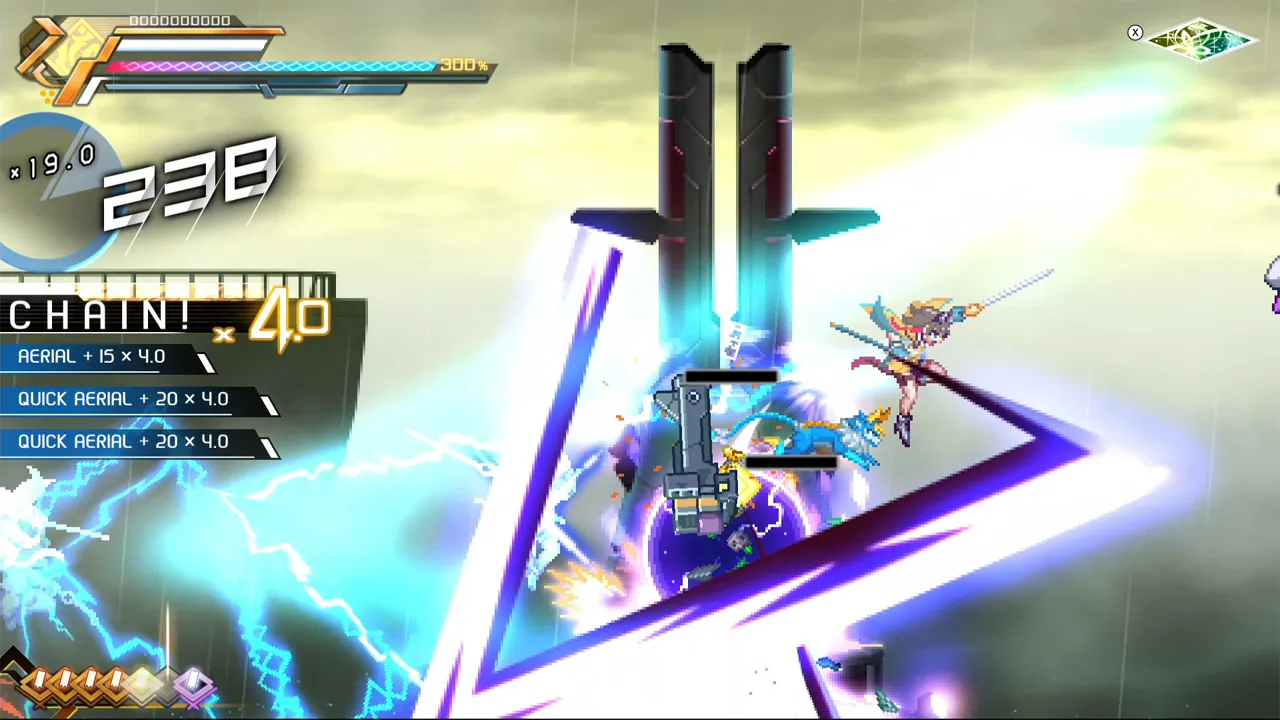Screen dimensions: 1280x720
Task: Click the circled X skill button prompt
Action: (x=1135, y=32)
